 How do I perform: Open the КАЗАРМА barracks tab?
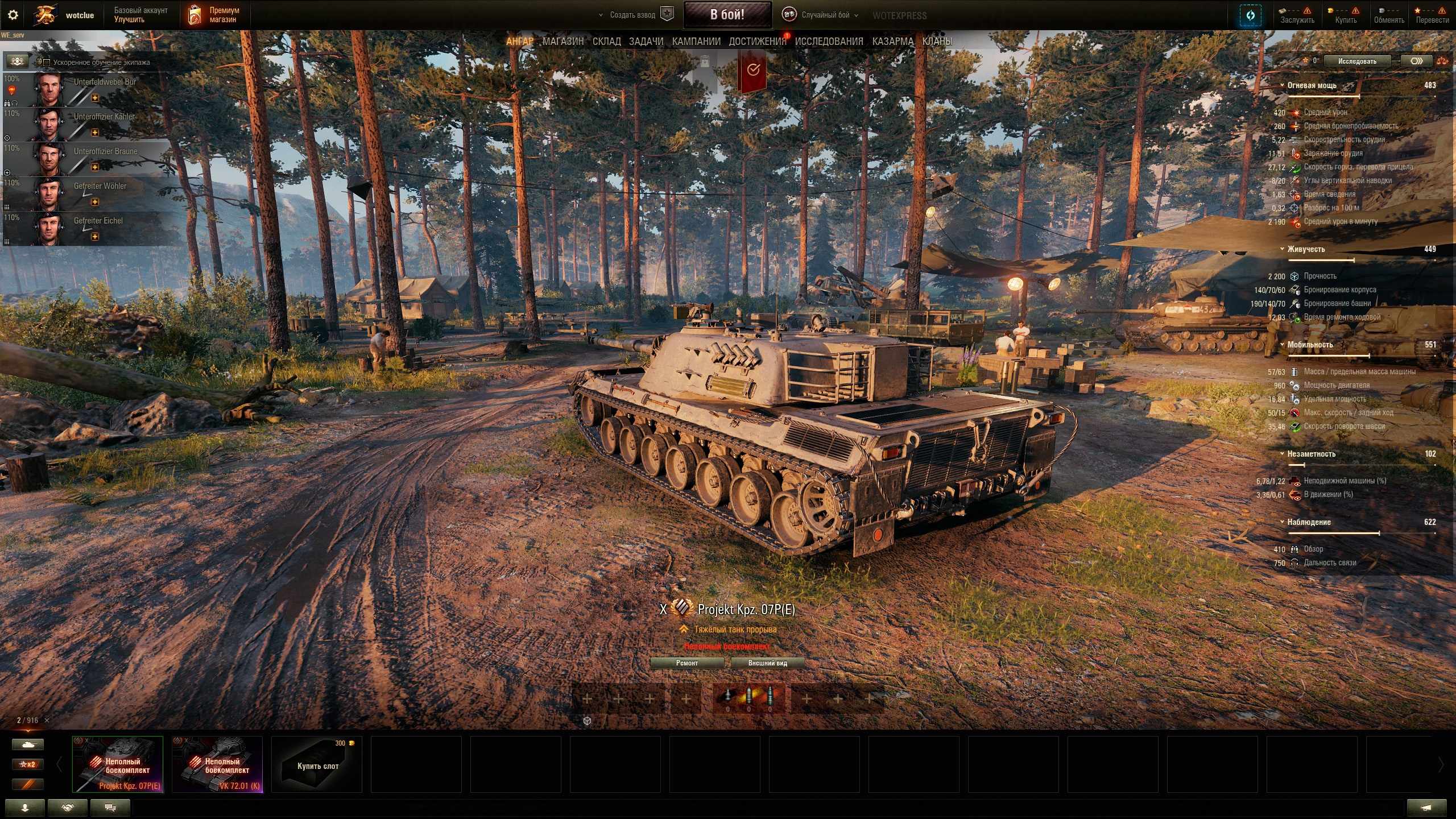point(892,42)
